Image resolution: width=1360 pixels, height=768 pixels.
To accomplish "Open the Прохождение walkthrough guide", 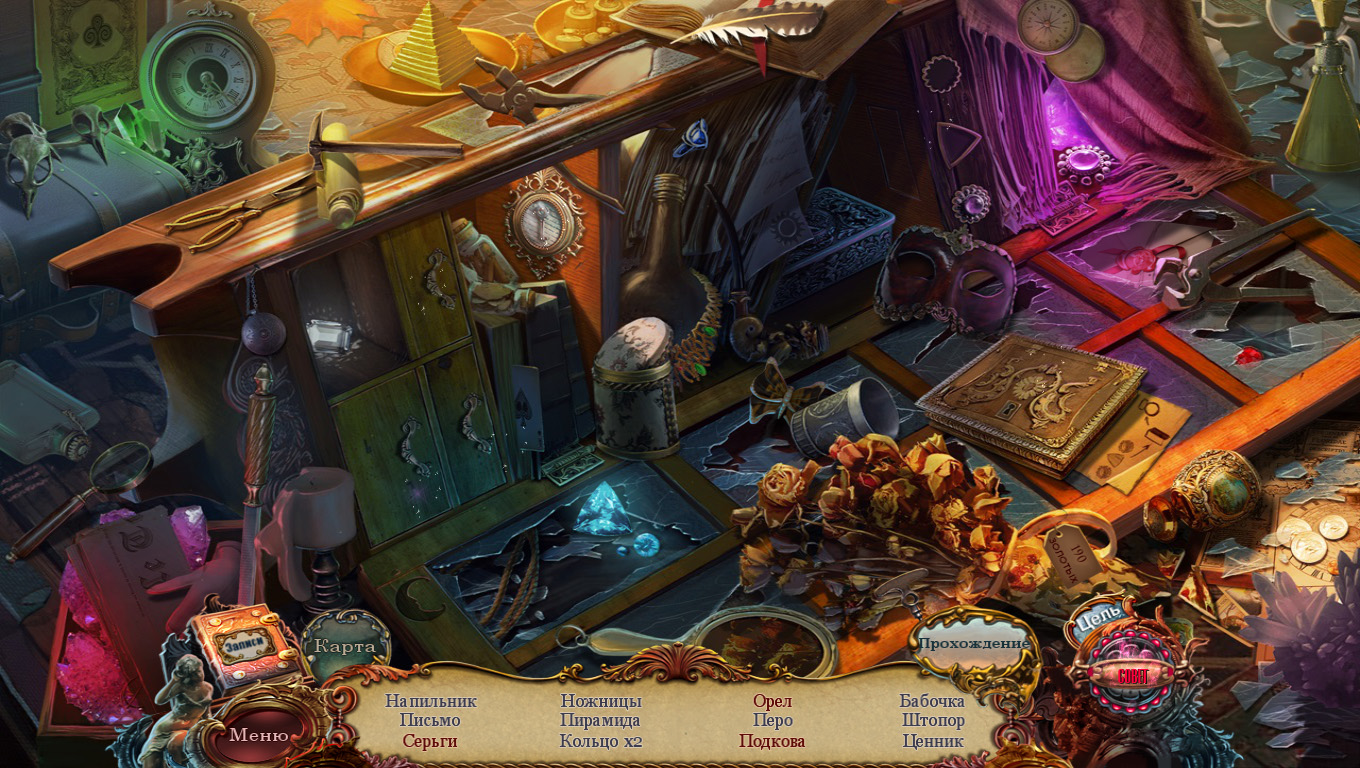I will point(973,643).
